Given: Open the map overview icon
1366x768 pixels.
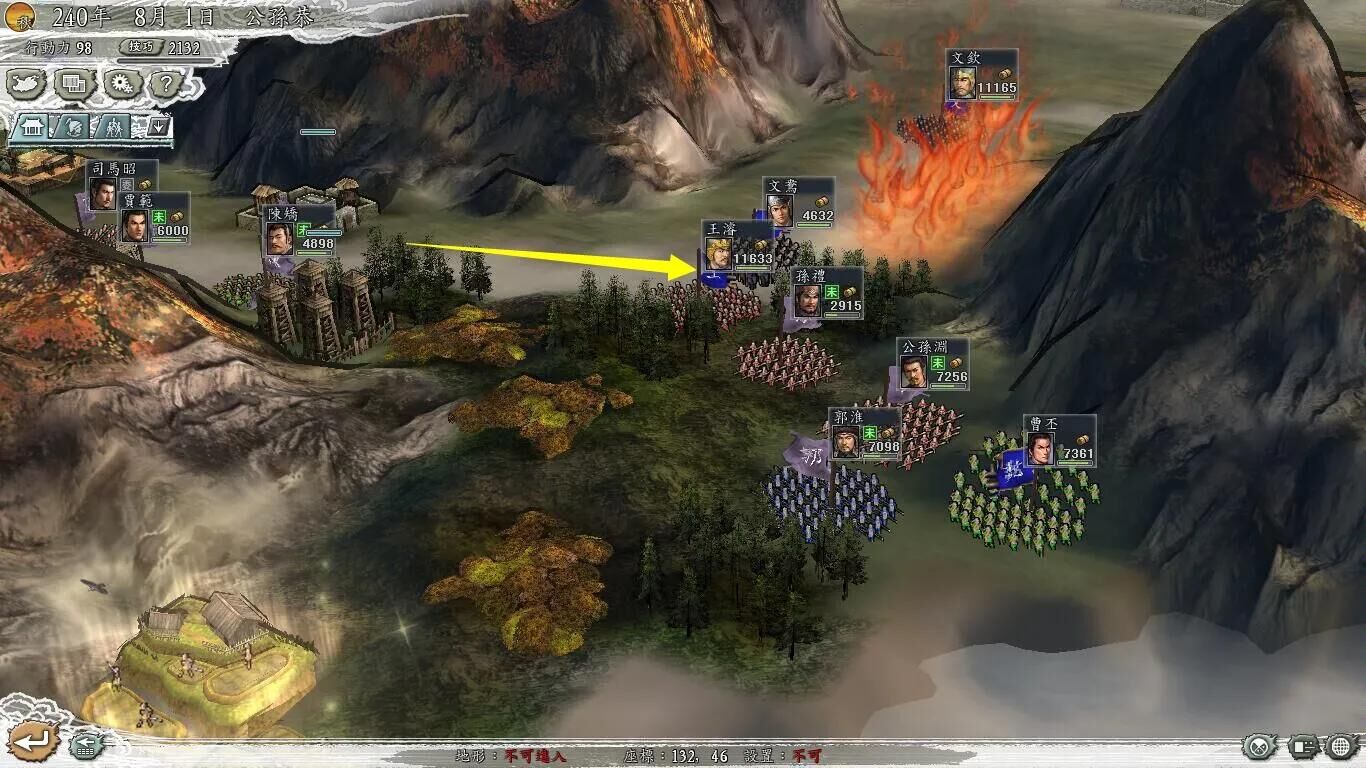Looking at the screenshot, I should (25, 83).
